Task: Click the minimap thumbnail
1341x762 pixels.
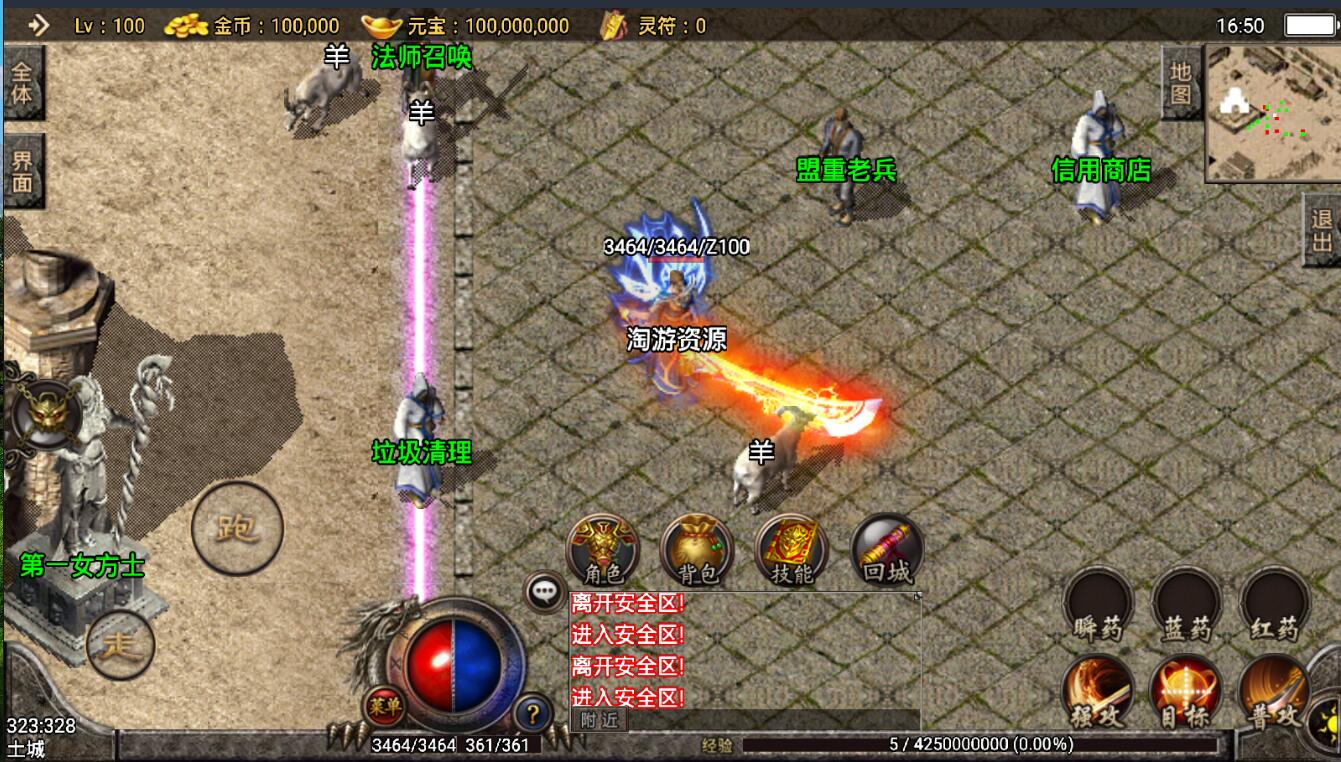Action: click(x=1272, y=112)
